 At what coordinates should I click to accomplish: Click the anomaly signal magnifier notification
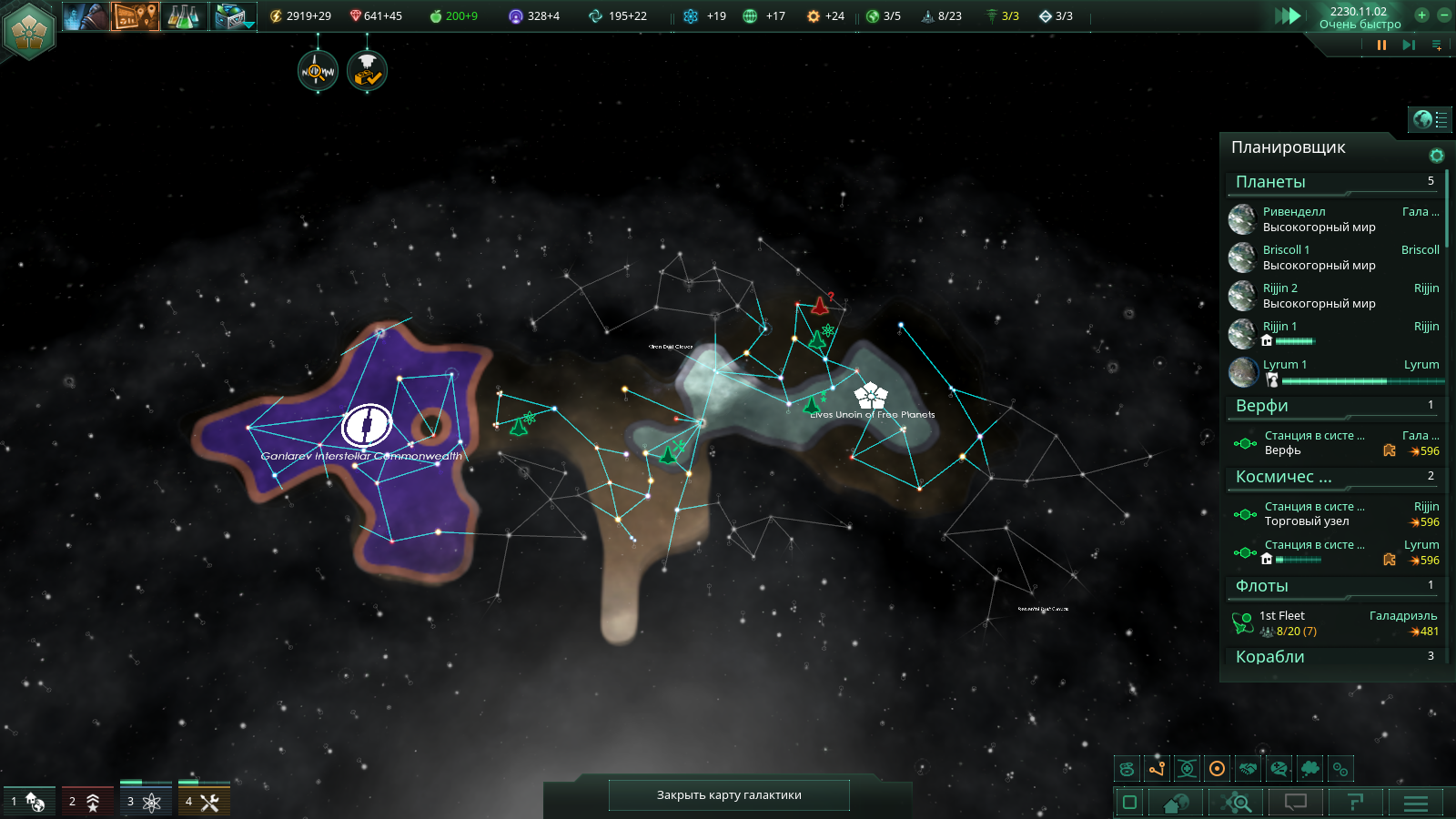click(318, 71)
